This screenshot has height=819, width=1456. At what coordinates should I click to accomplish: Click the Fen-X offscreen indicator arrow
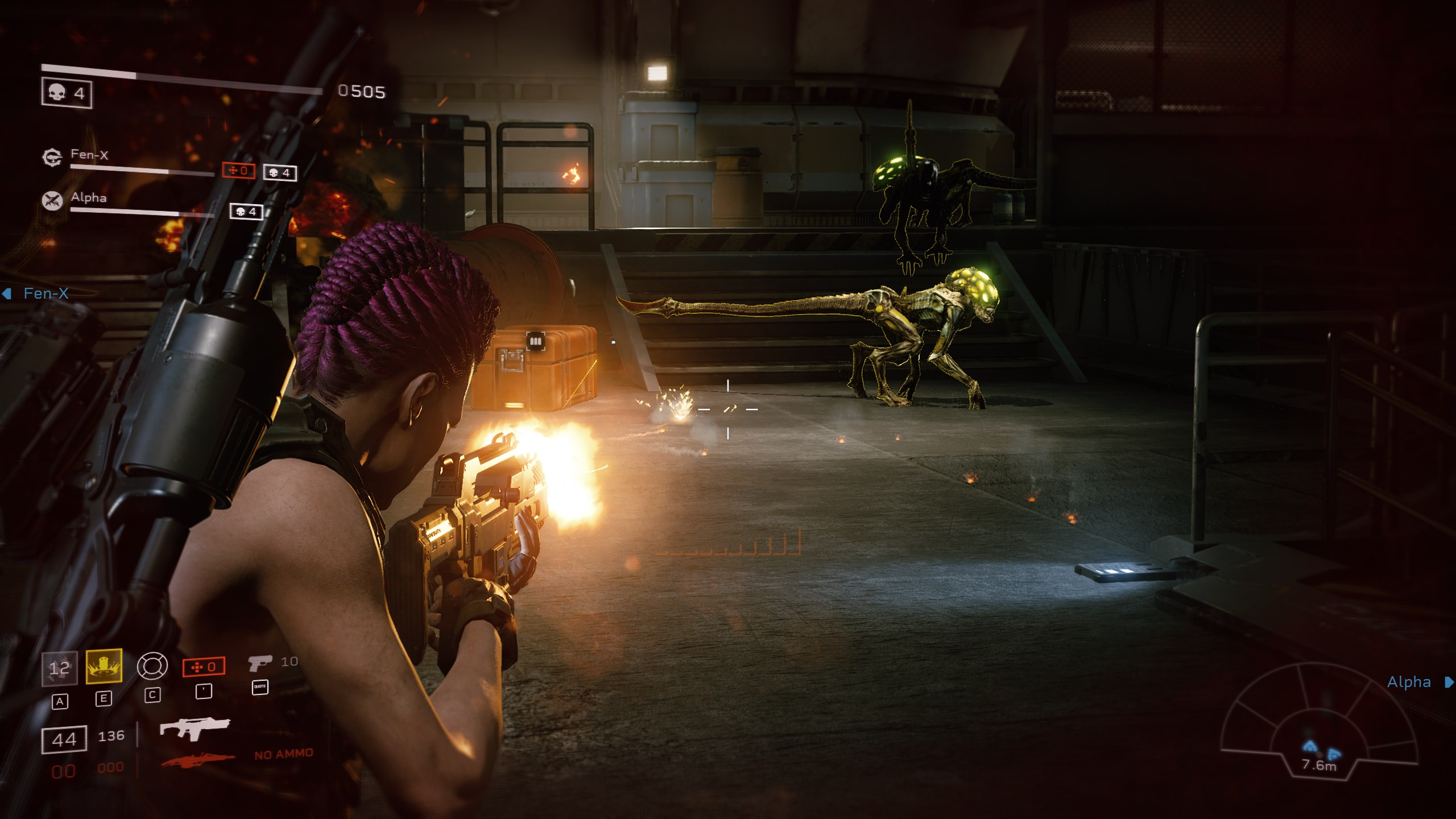[x=7, y=293]
